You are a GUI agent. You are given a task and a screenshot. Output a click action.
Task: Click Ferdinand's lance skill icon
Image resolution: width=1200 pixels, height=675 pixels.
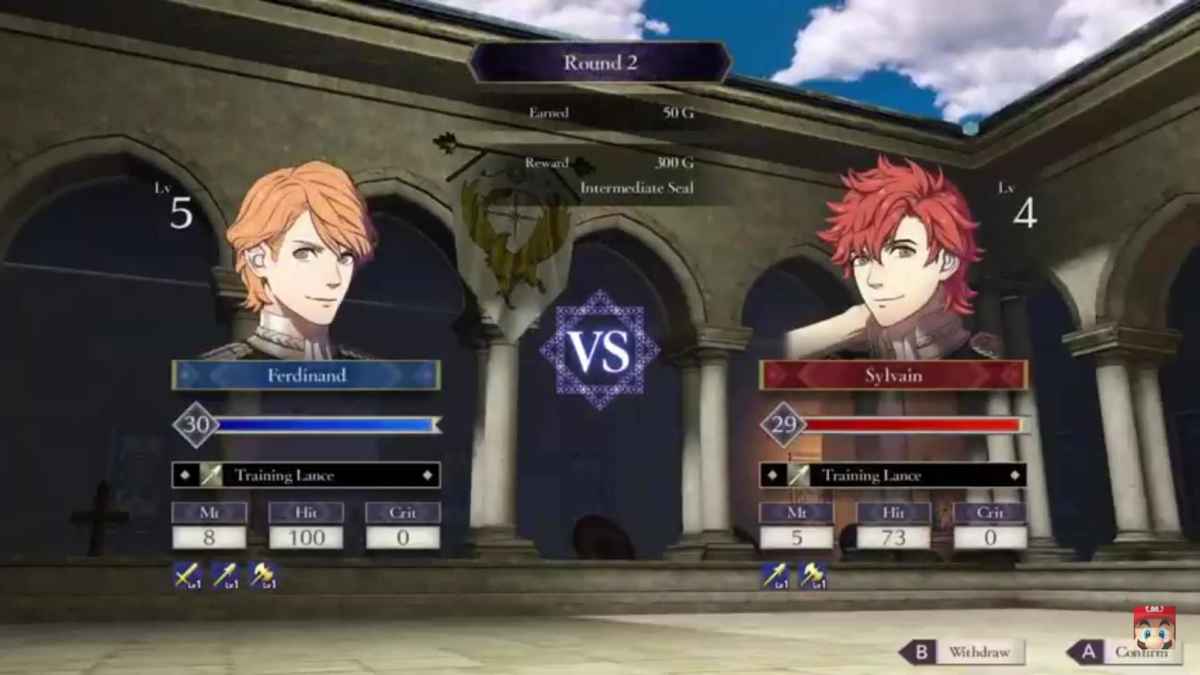pos(225,575)
